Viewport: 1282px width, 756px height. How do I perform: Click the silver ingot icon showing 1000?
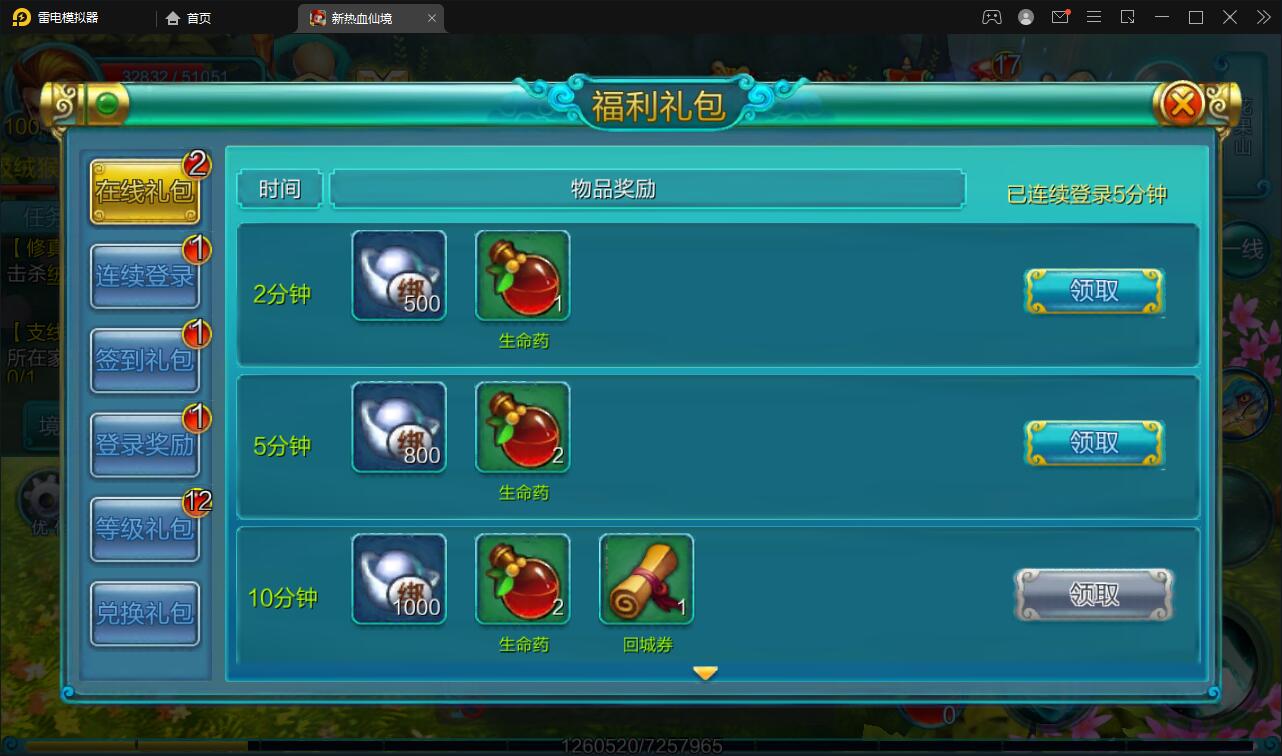coord(398,578)
